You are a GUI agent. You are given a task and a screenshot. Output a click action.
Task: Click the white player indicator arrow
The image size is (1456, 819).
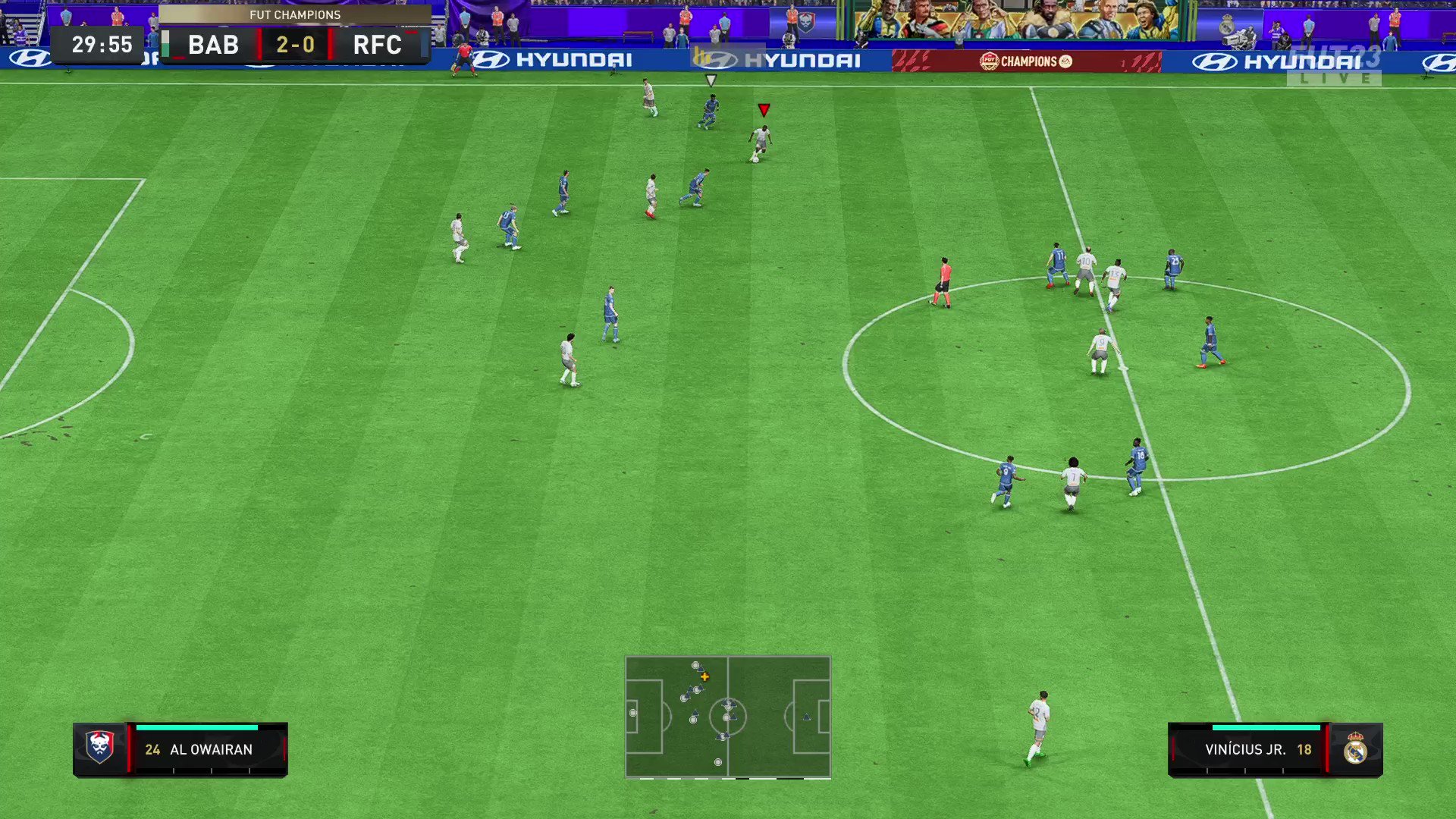(x=711, y=79)
